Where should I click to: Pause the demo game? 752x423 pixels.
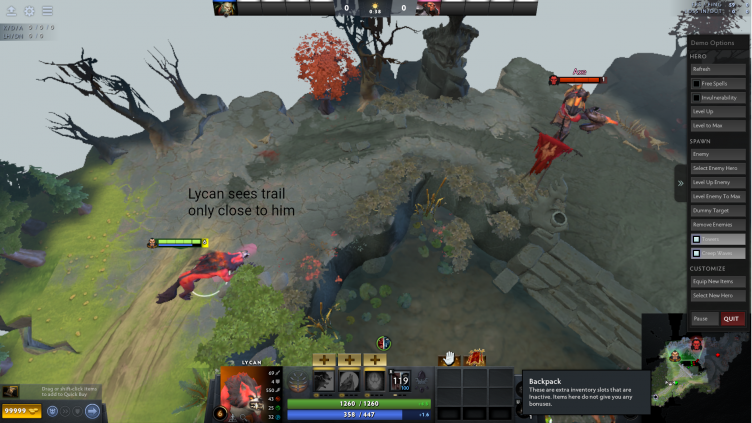coord(701,319)
